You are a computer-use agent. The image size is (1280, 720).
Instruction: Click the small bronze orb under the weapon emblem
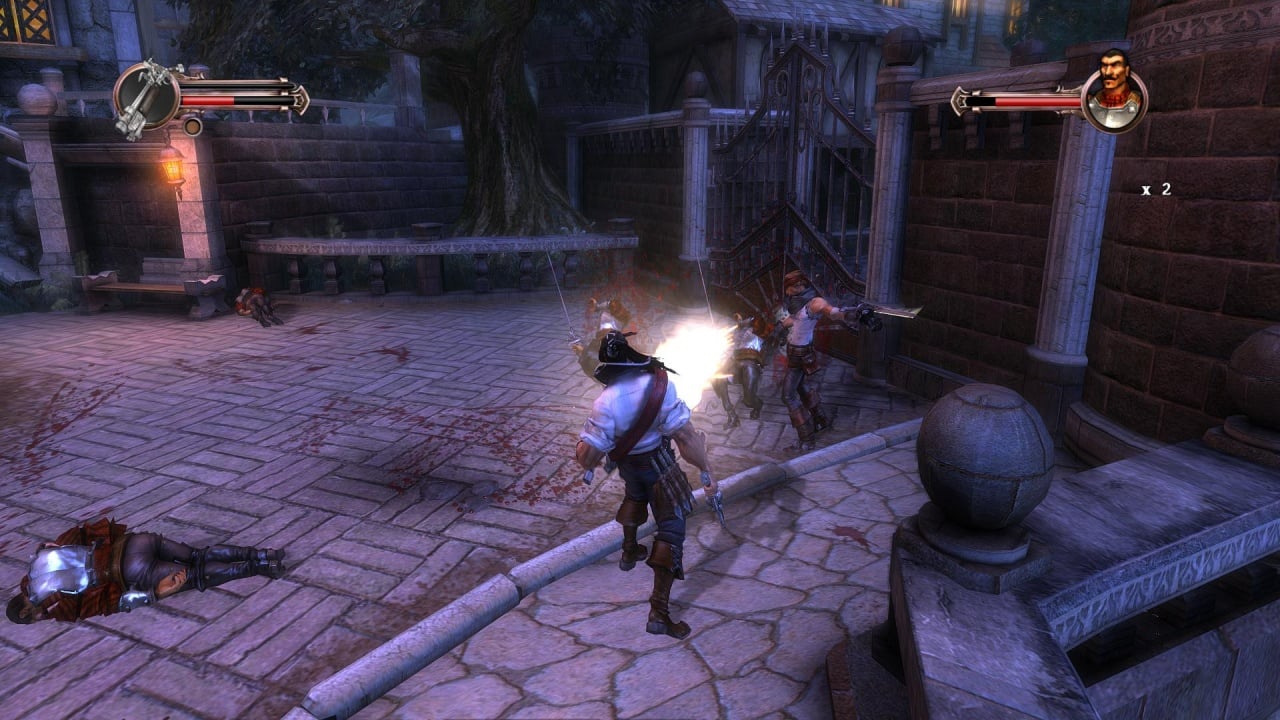[x=193, y=126]
